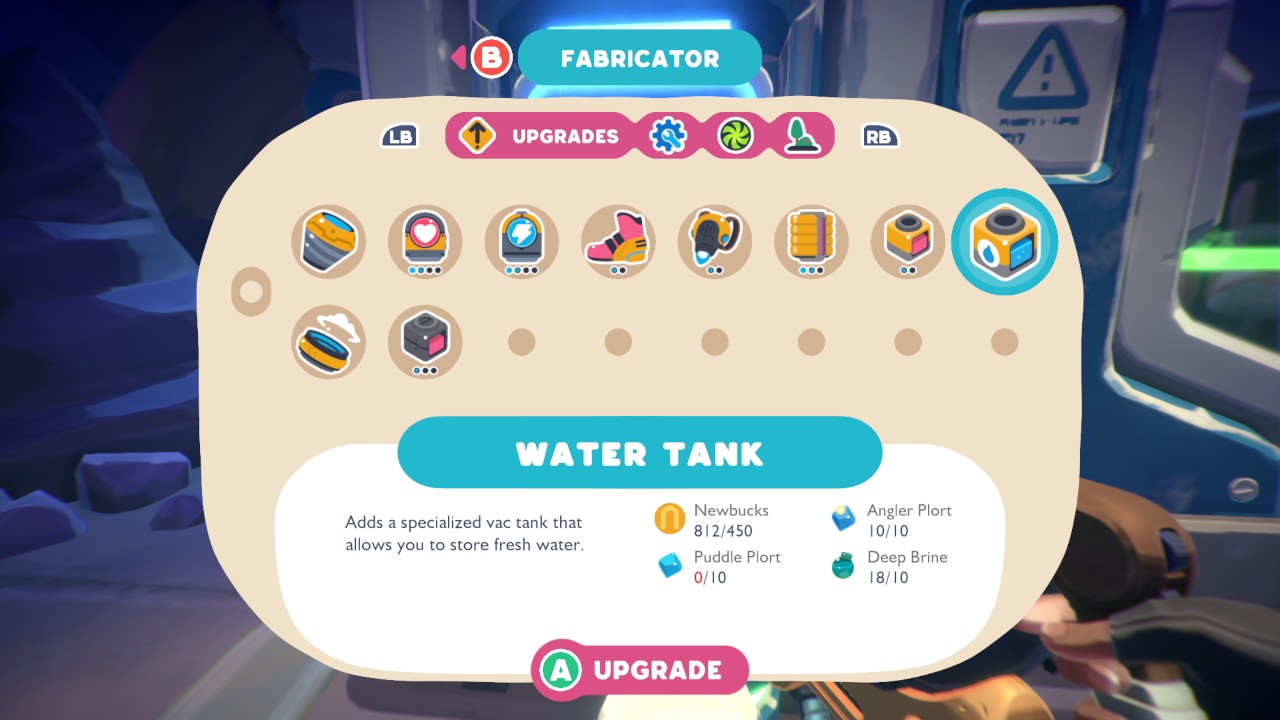This screenshot has width=1280, height=720.
Task: Select the gray vac tank upgrade
Action: point(328,241)
